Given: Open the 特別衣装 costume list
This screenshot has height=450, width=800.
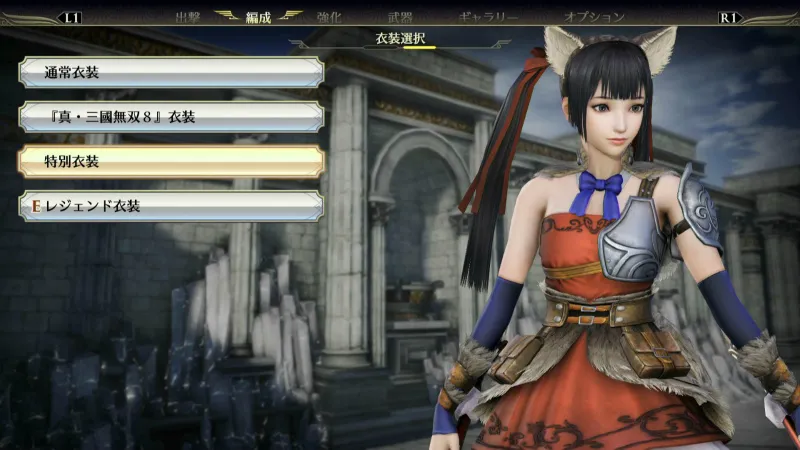Looking at the screenshot, I should [170, 161].
